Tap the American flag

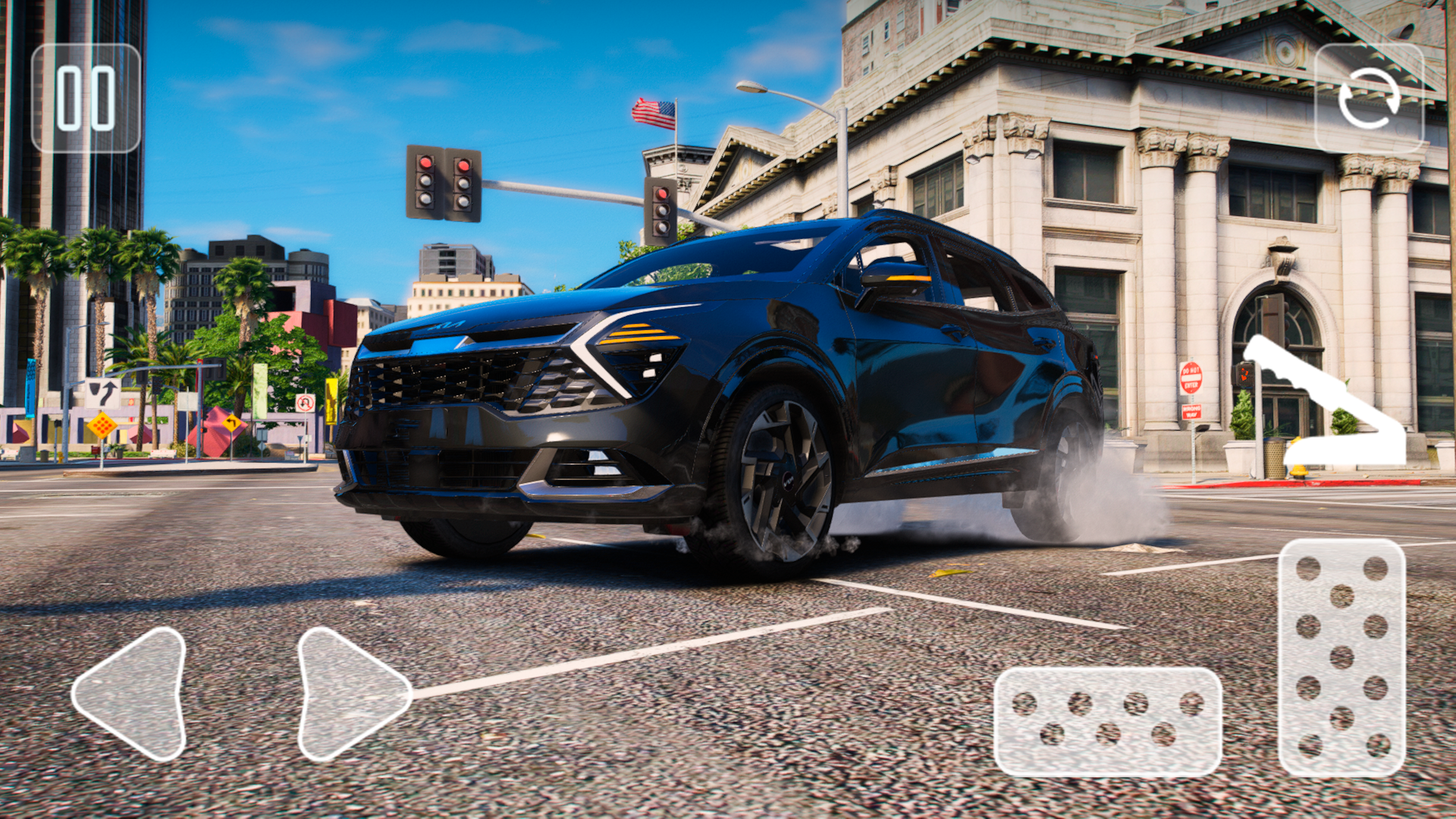[654, 112]
